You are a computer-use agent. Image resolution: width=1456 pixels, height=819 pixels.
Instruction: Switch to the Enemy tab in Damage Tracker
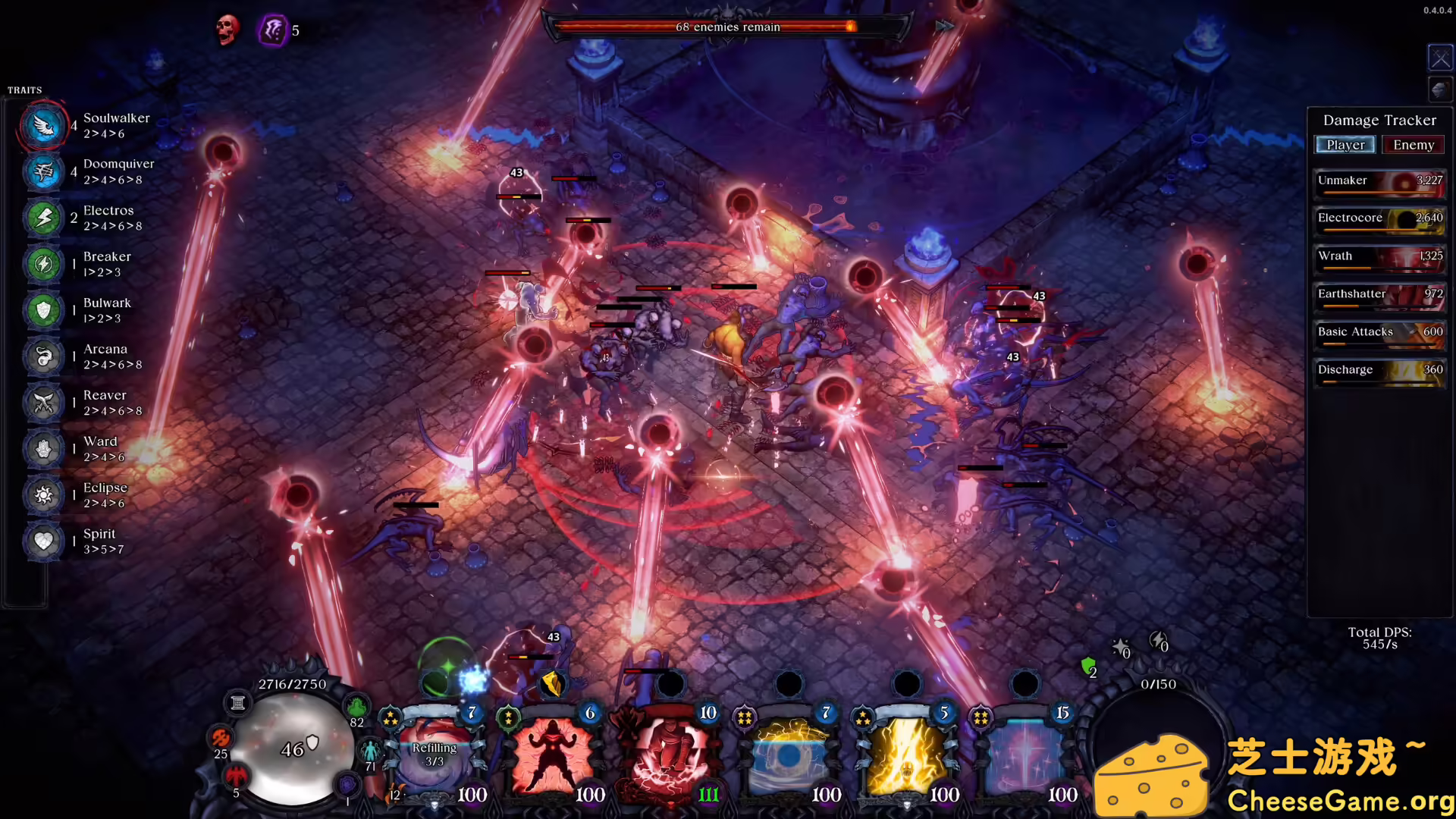pyautogui.click(x=1413, y=144)
